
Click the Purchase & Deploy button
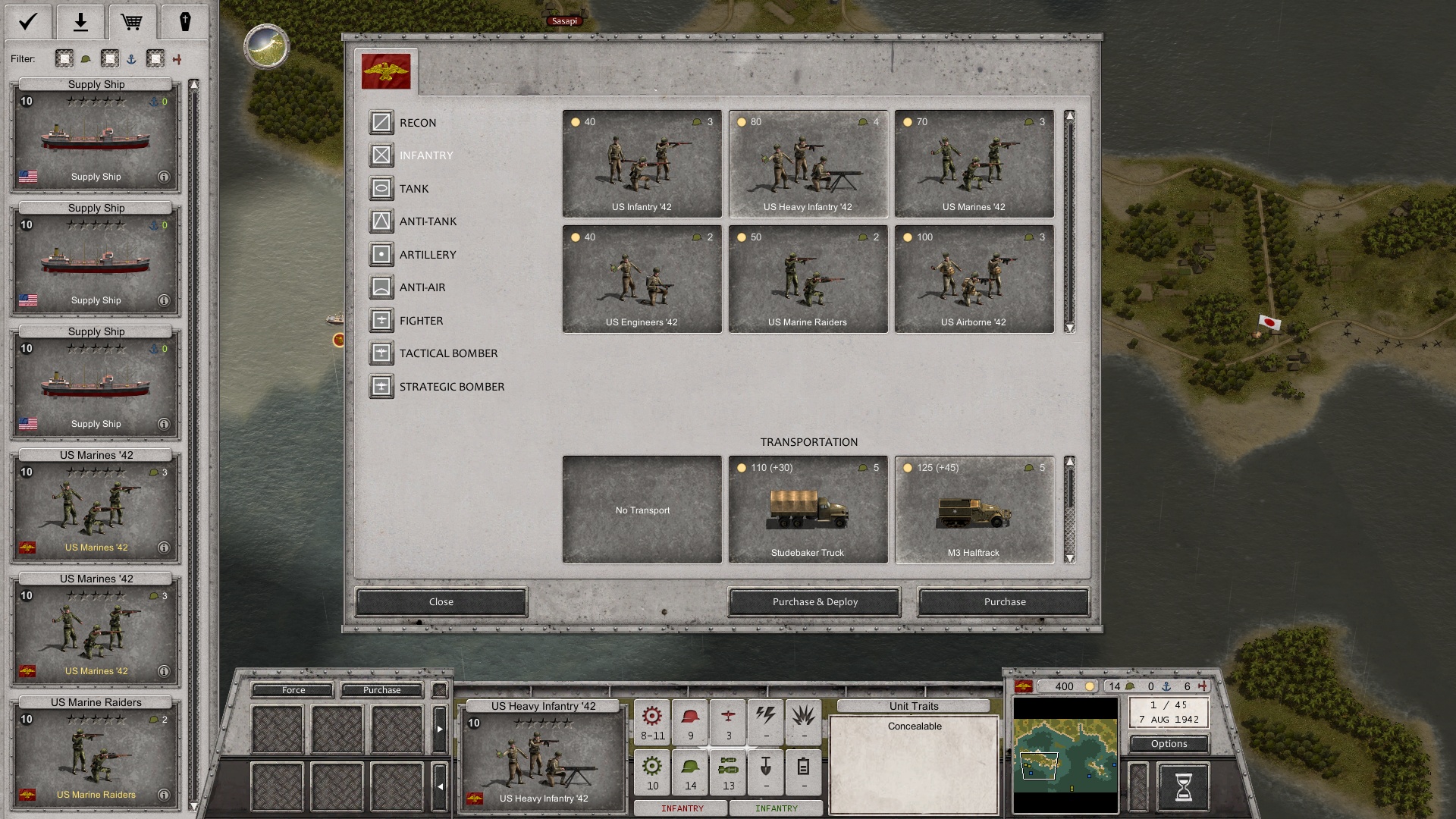813,601
